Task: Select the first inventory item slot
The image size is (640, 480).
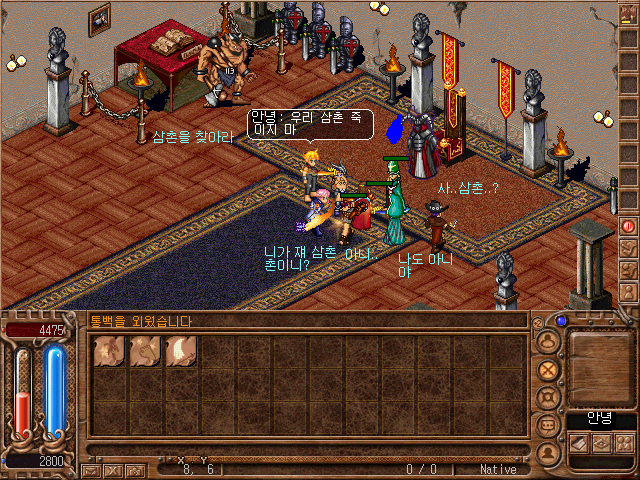Action: click(x=109, y=352)
